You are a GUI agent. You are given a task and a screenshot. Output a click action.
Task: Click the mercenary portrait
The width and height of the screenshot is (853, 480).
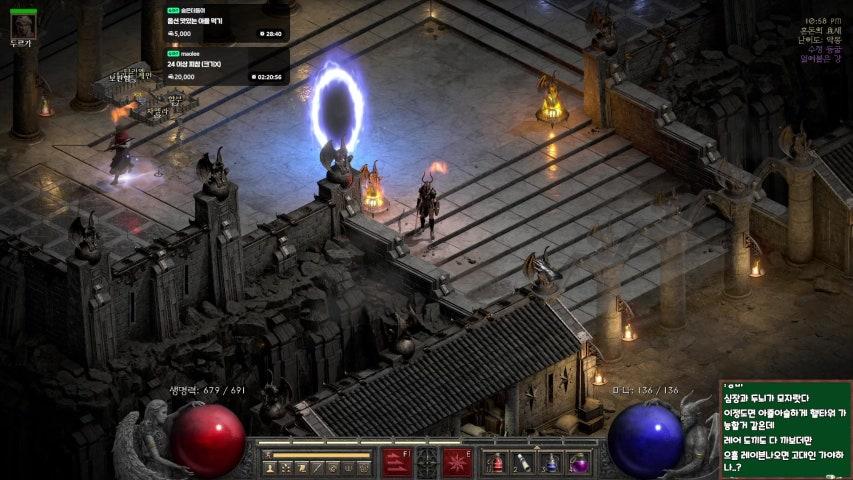click(23, 24)
